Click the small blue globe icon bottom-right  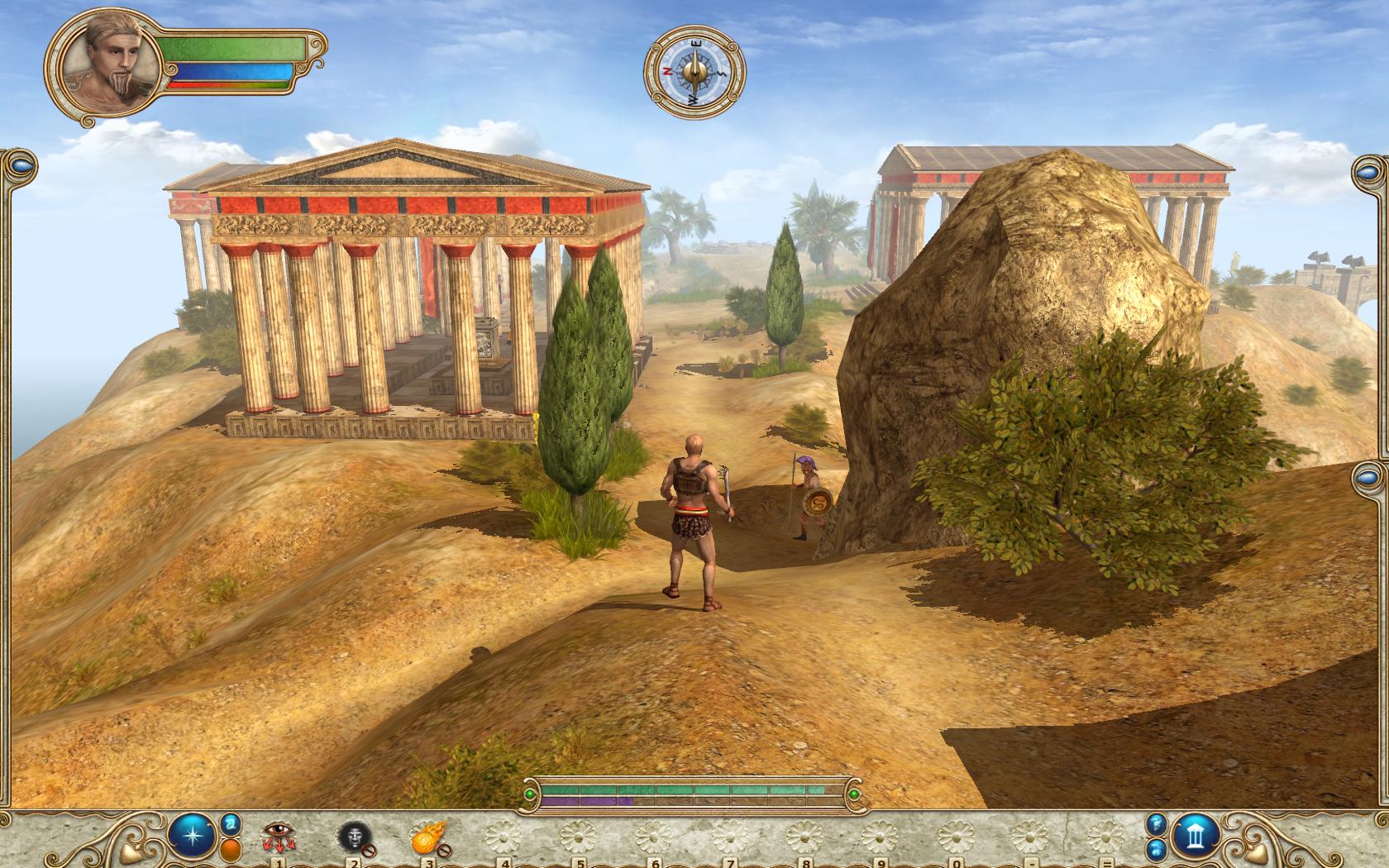pyautogui.click(x=1154, y=850)
